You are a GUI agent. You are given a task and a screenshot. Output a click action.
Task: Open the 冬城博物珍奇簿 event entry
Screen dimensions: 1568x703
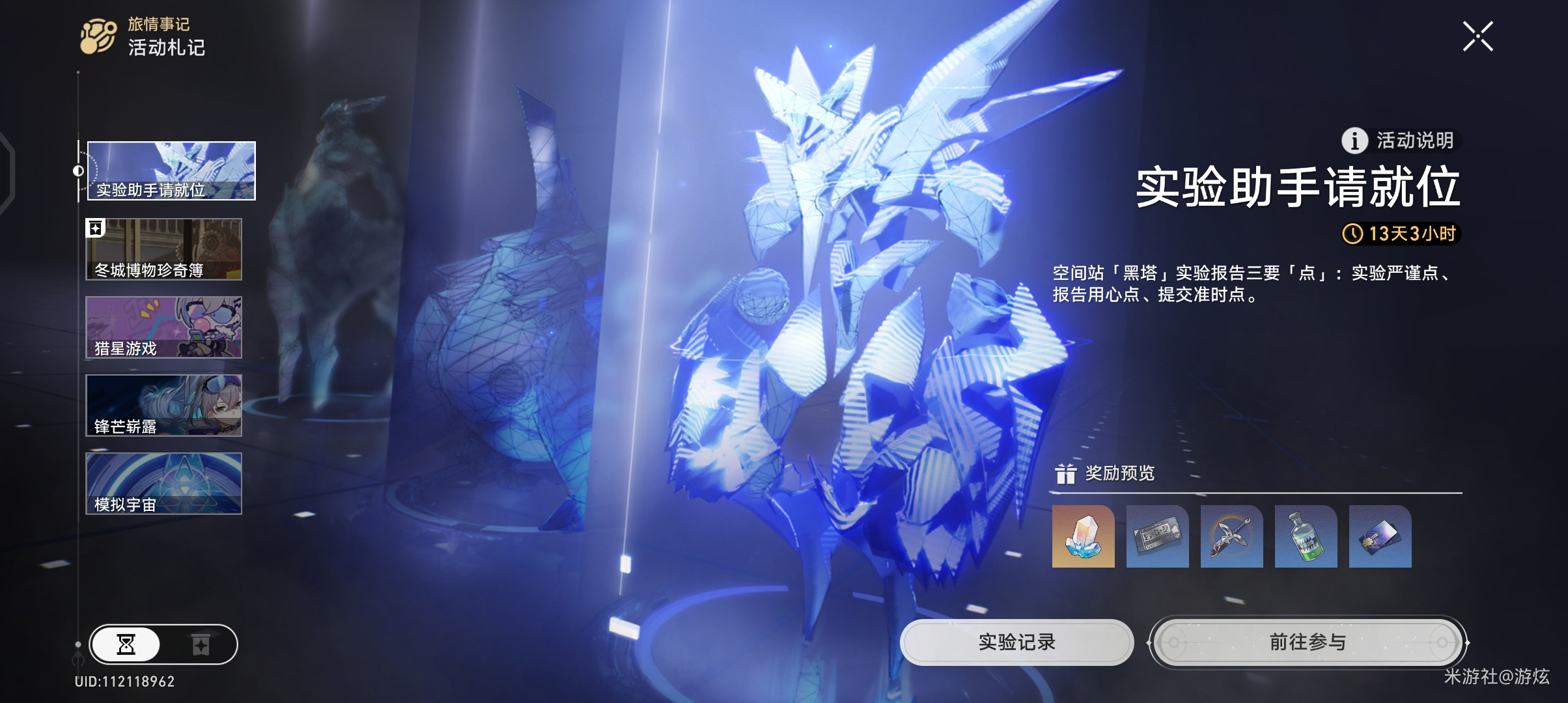point(164,249)
